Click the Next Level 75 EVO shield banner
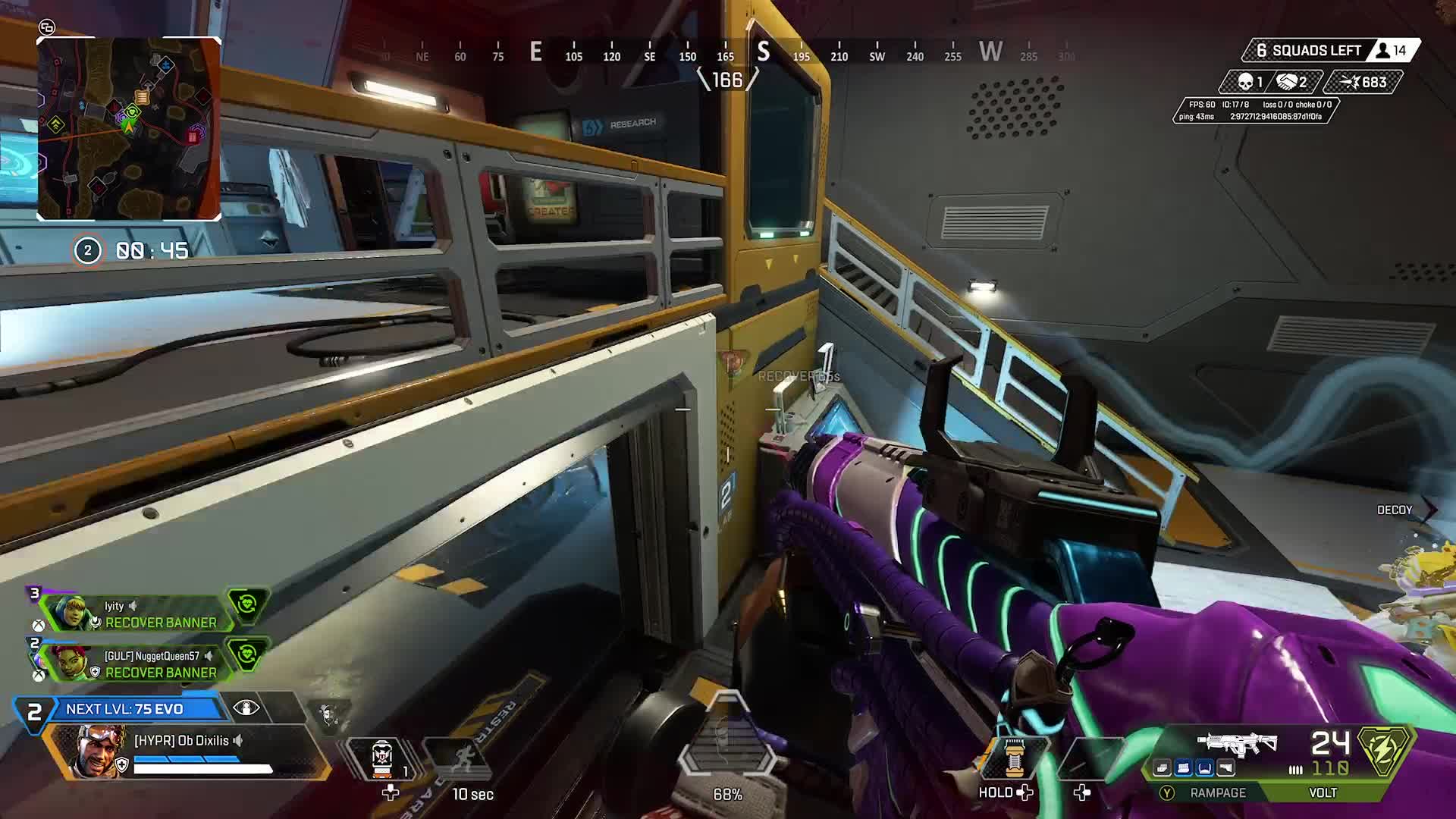The height and width of the screenshot is (819, 1456). point(124,709)
